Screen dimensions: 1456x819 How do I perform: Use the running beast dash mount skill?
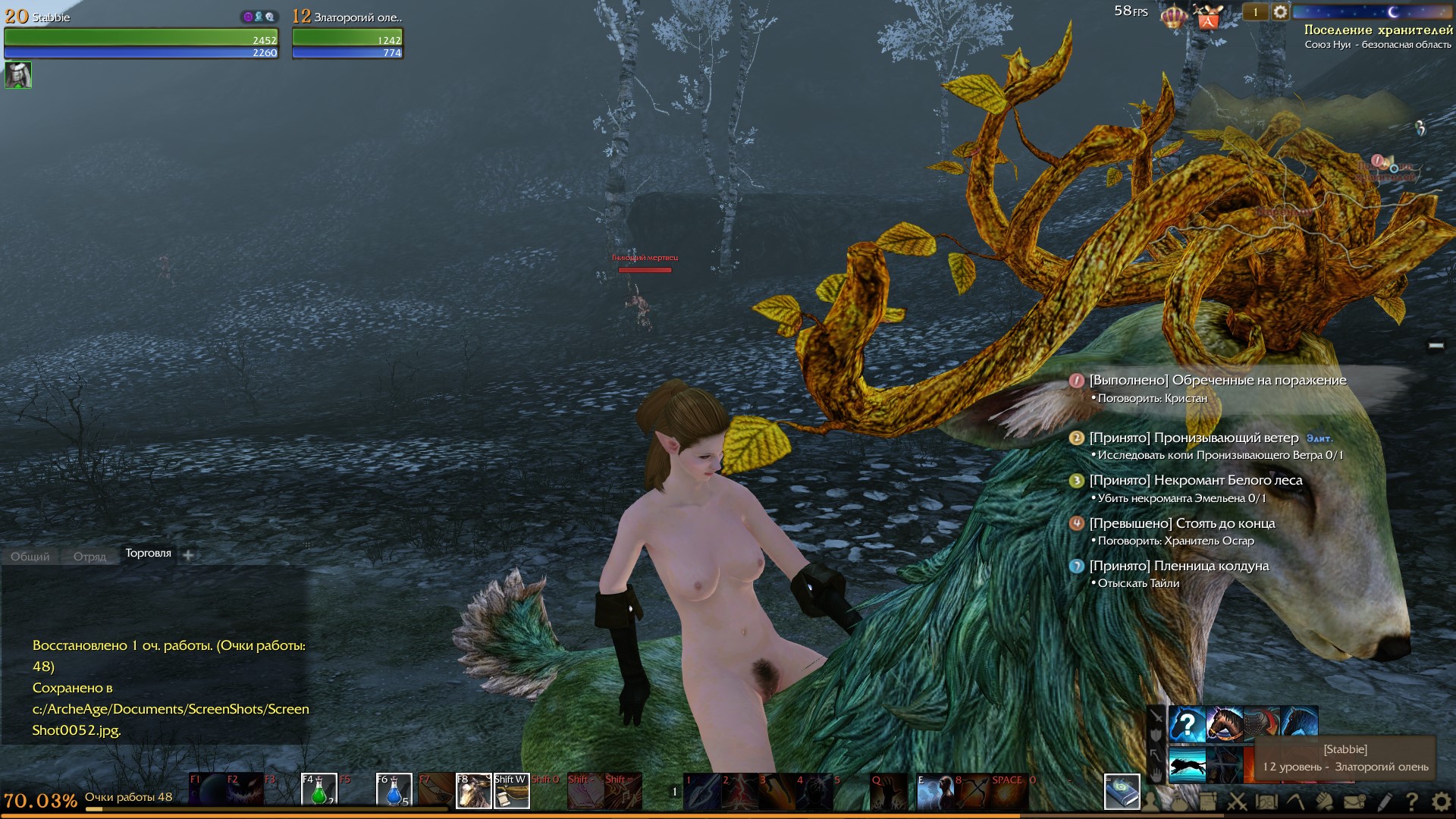[x=1187, y=764]
